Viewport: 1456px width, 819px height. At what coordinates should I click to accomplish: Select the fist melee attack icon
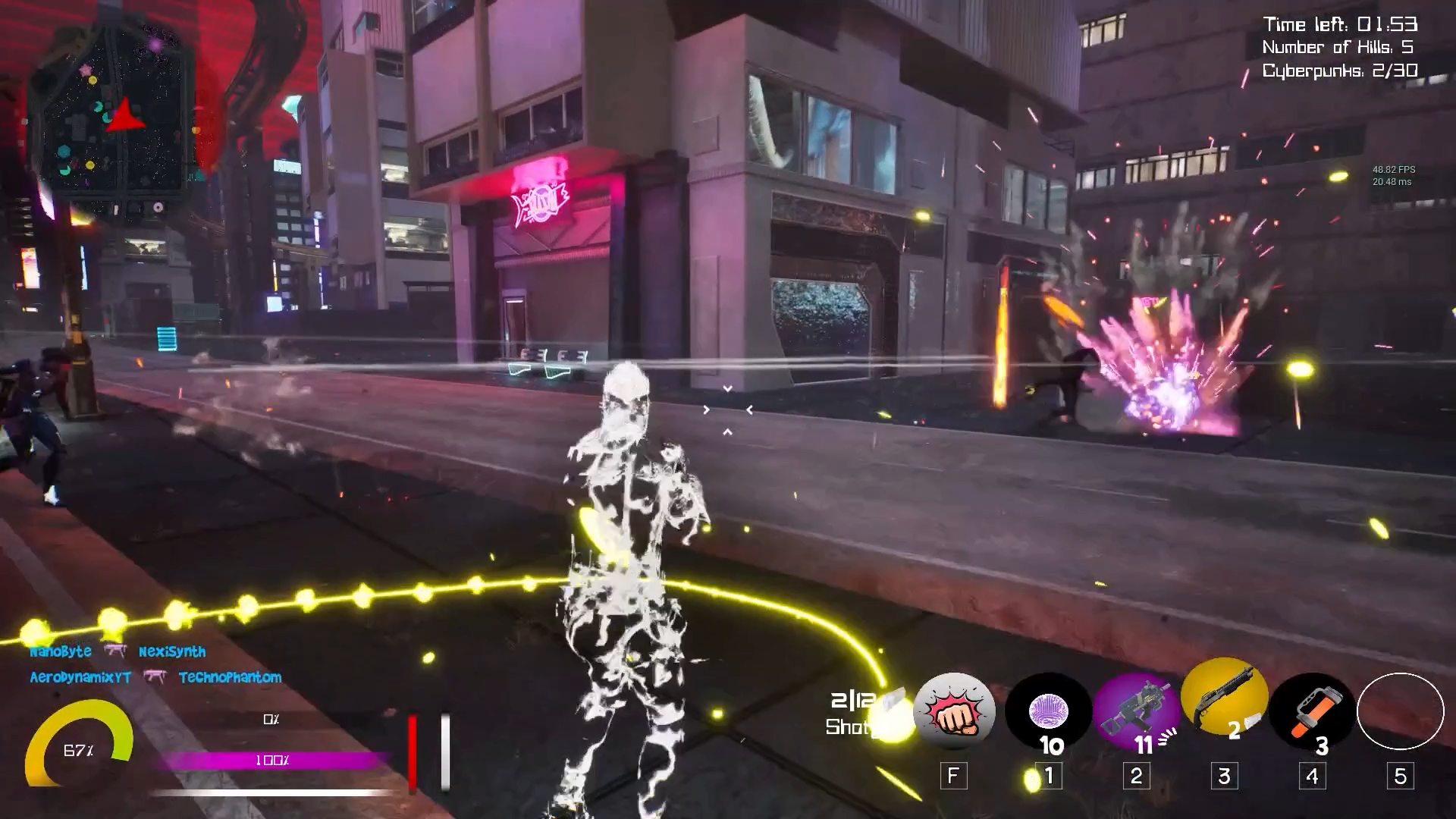[955, 713]
